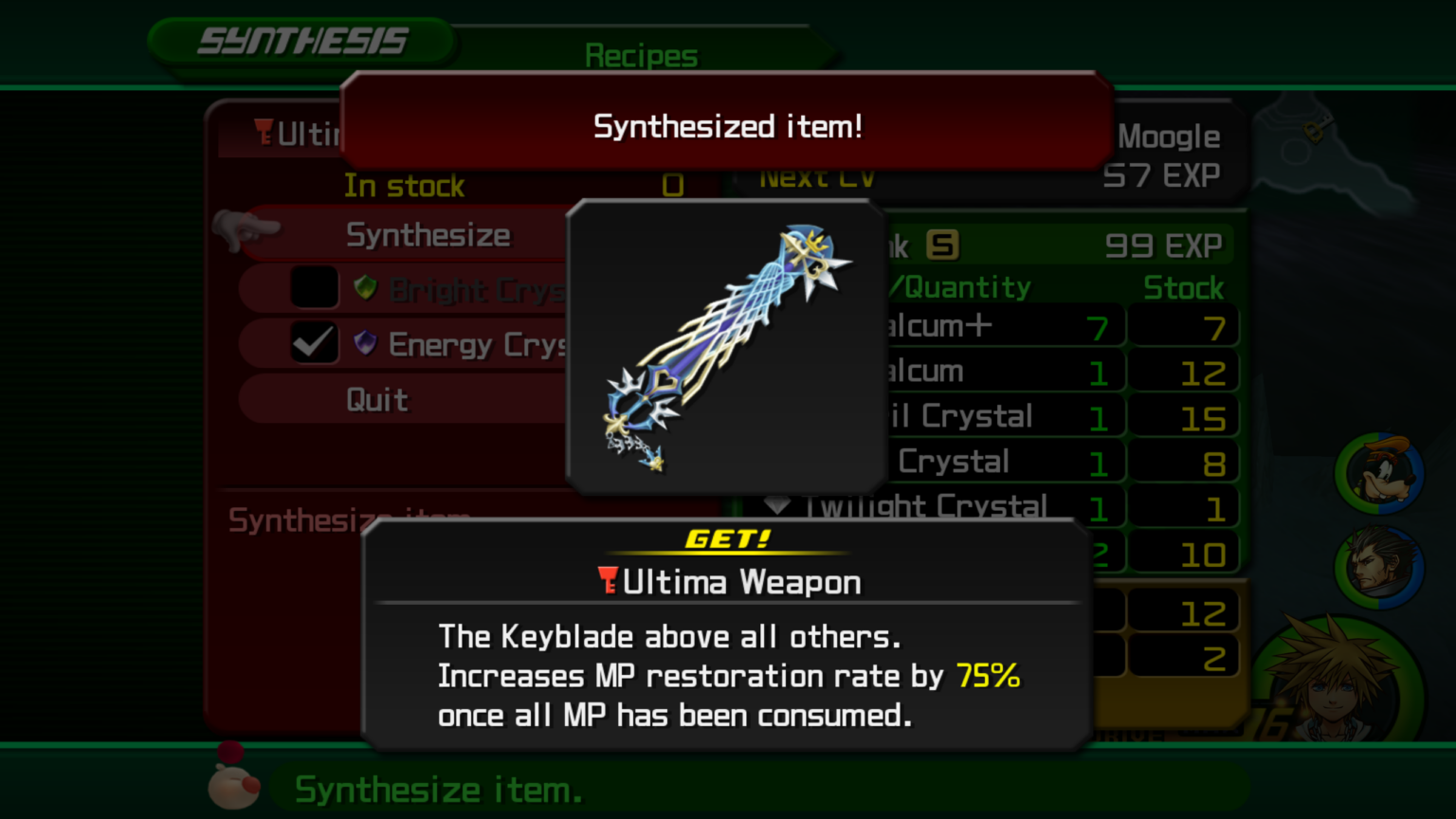Select Quit to exit the synthesis menu

[377, 399]
